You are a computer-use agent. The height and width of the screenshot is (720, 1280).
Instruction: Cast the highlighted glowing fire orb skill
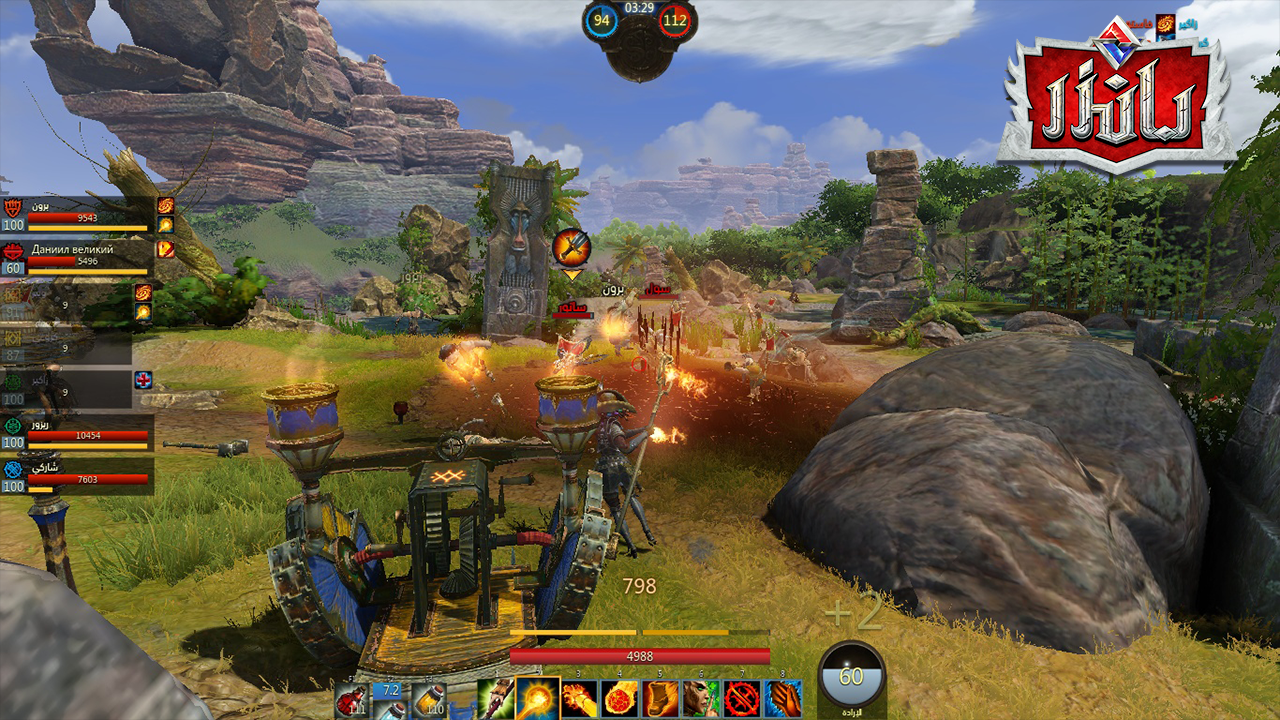(x=537, y=697)
